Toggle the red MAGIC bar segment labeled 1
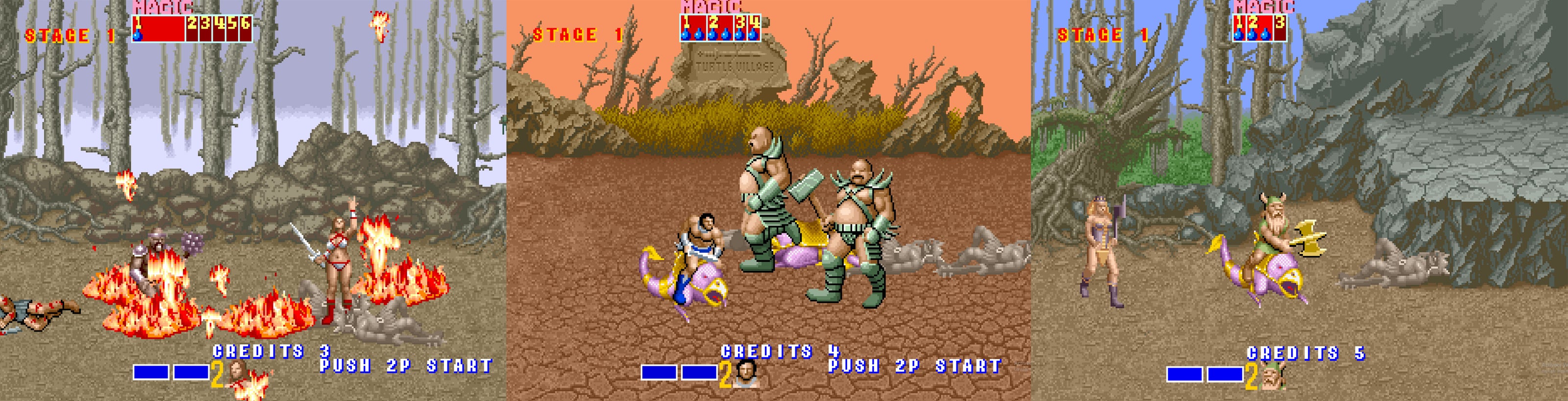 tap(139, 22)
